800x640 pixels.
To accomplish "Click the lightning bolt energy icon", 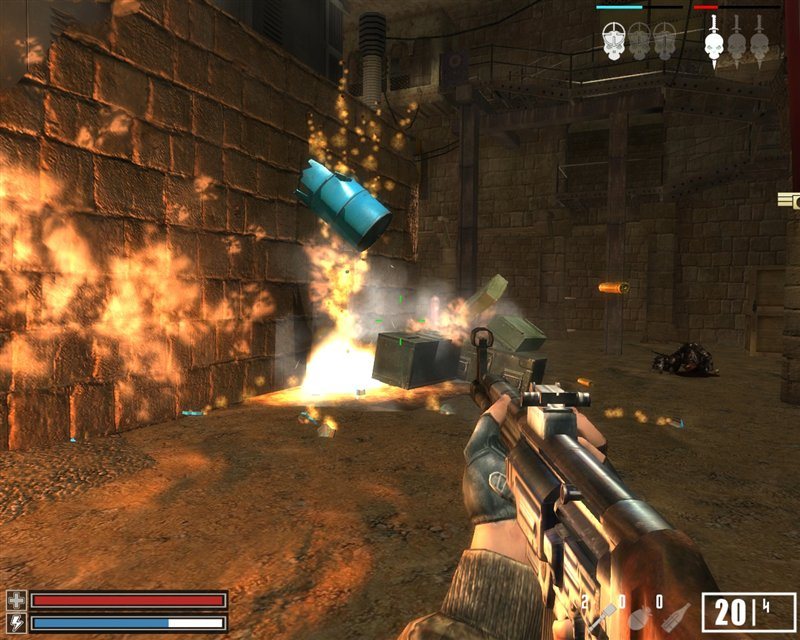I will point(16,622).
